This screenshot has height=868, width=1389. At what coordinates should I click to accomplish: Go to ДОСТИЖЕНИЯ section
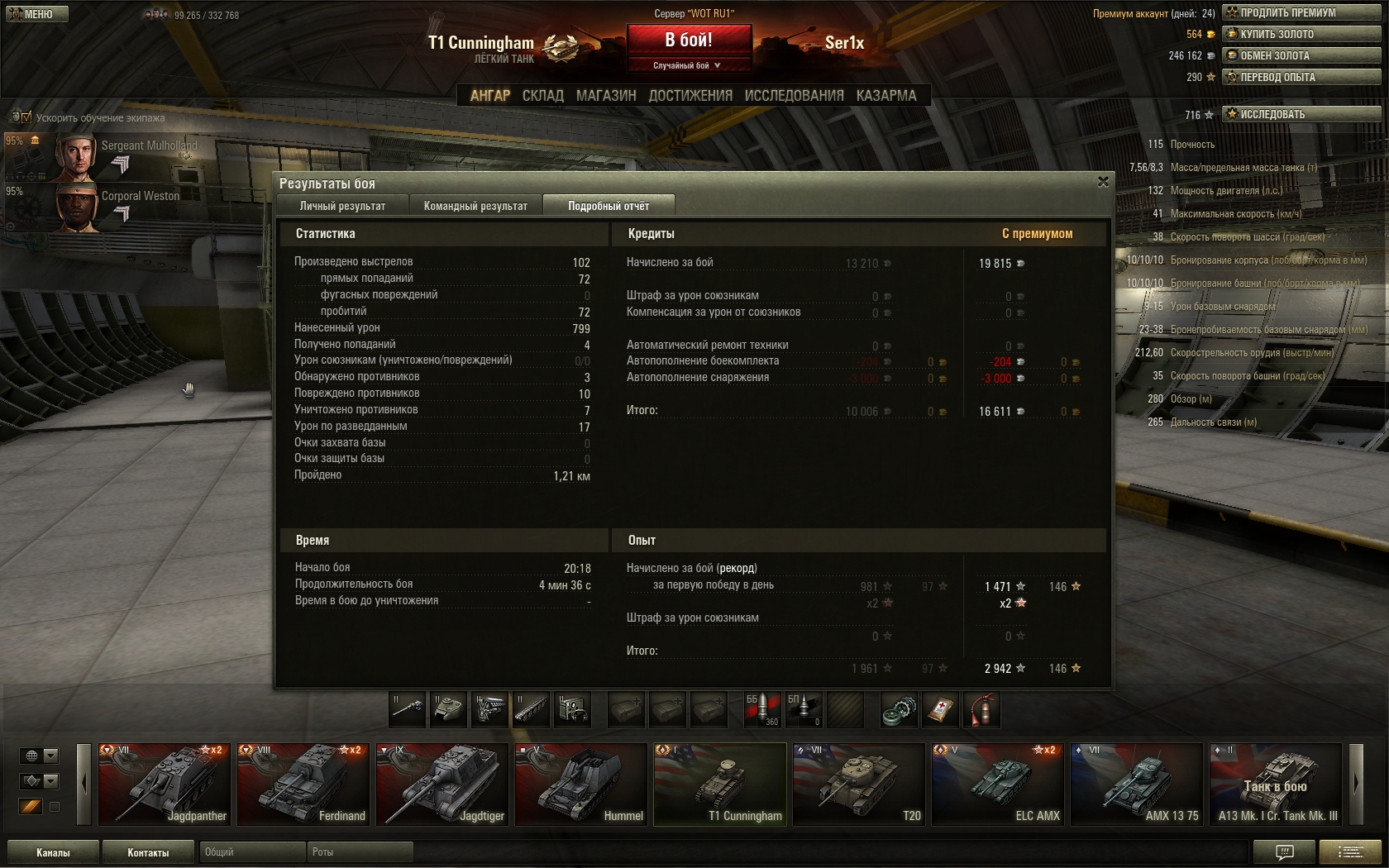coord(690,96)
